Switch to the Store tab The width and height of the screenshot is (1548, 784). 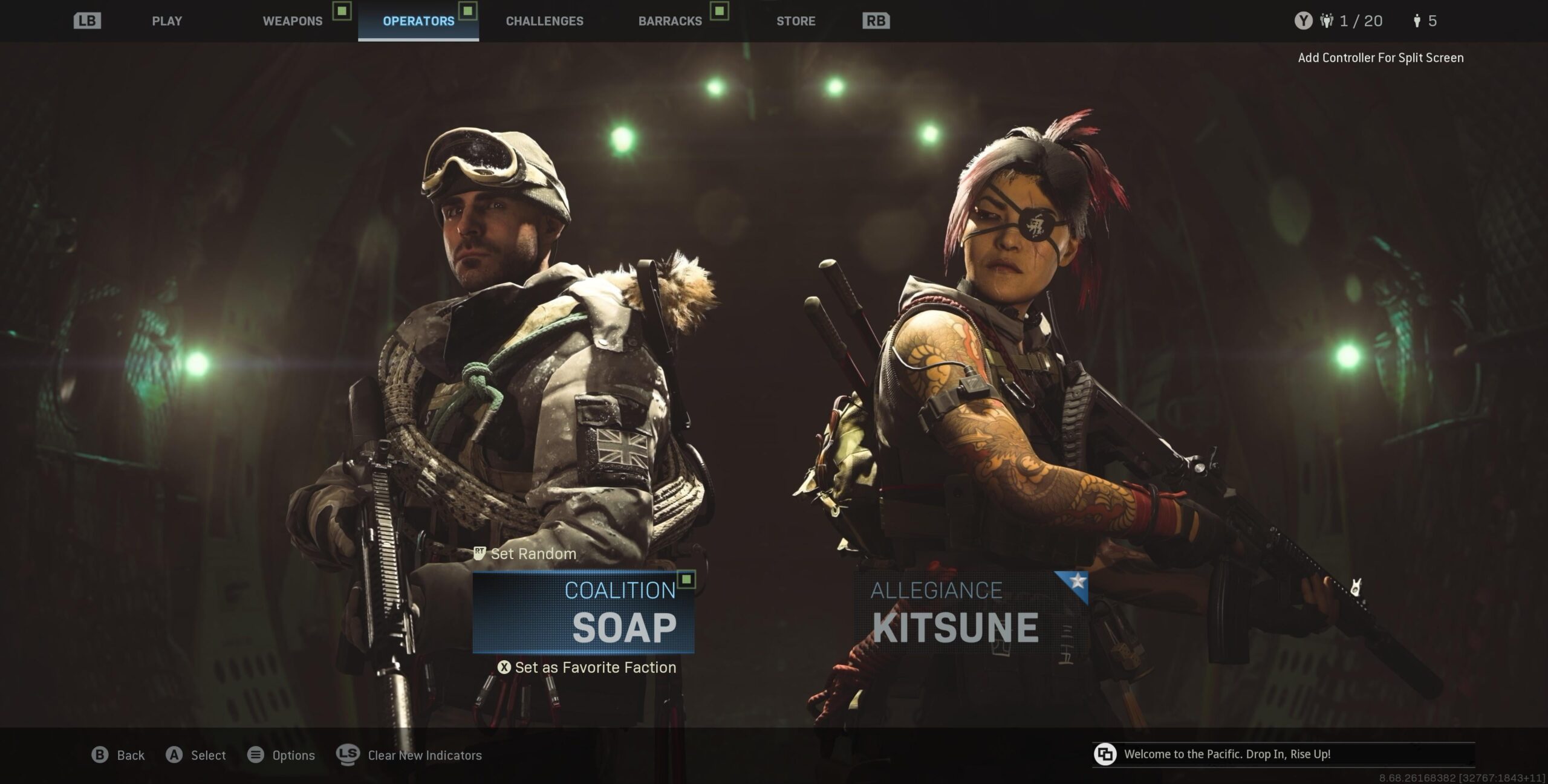point(796,21)
